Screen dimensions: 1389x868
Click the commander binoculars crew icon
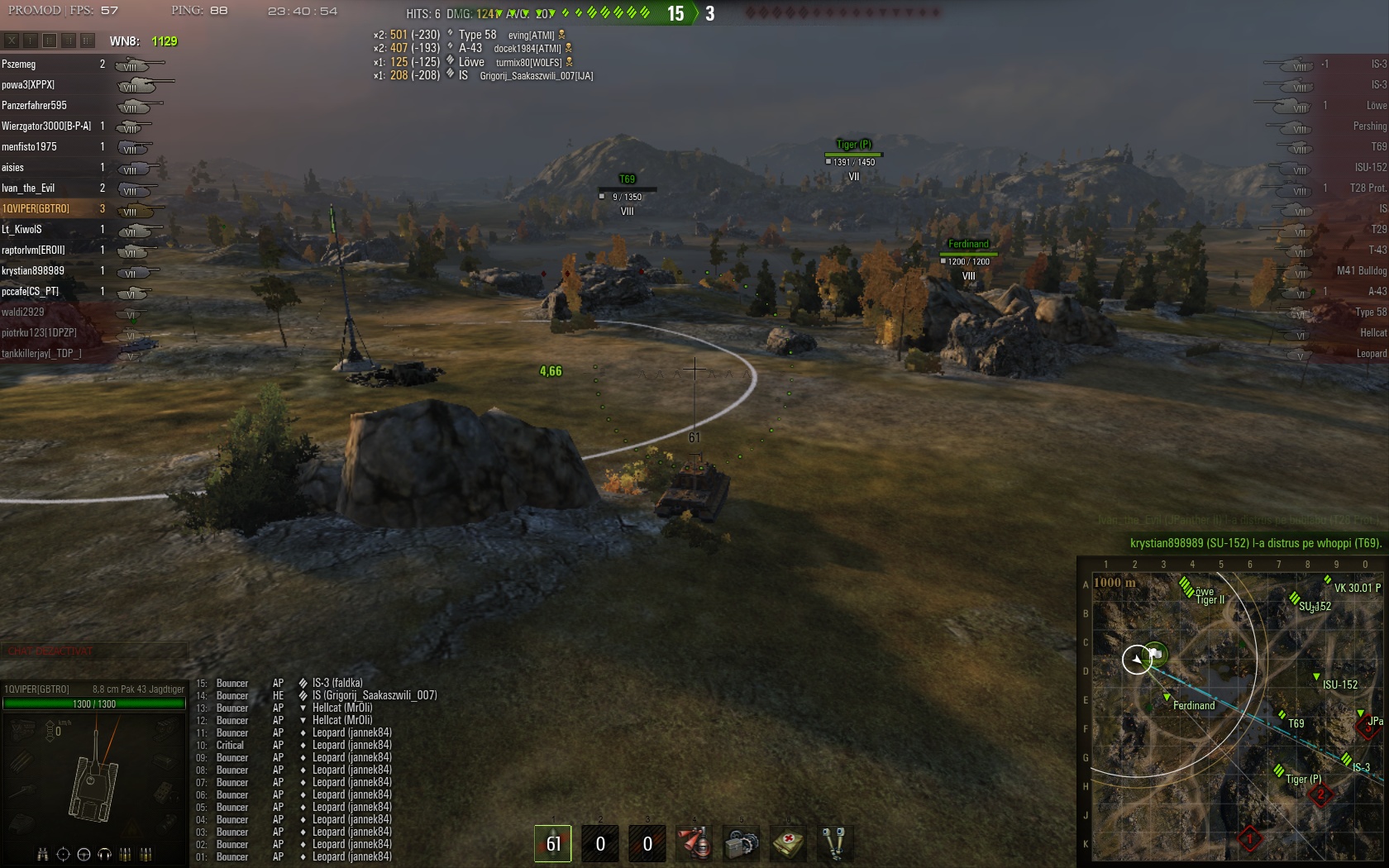click(x=42, y=854)
